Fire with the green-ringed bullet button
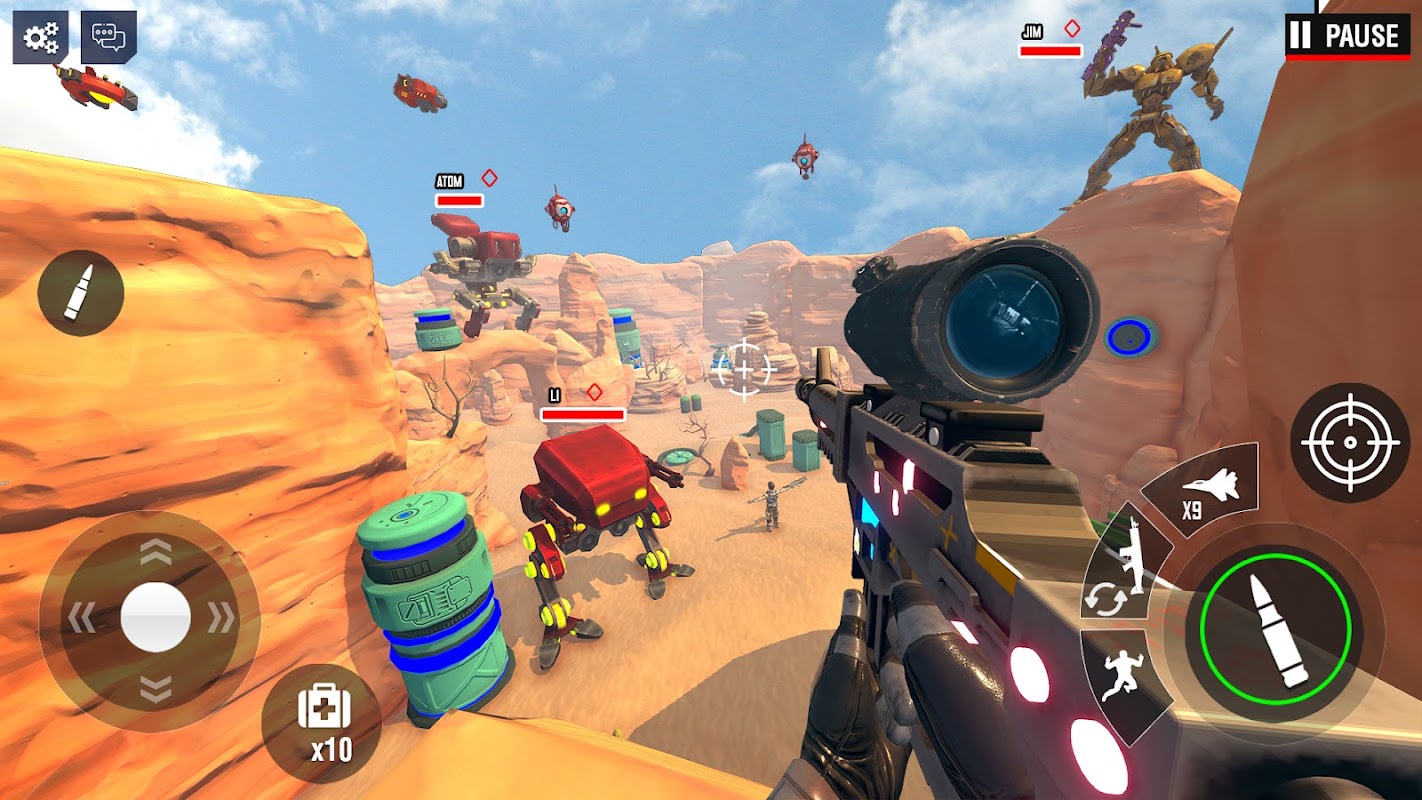Viewport: 1422px width, 800px height. pos(1275,631)
